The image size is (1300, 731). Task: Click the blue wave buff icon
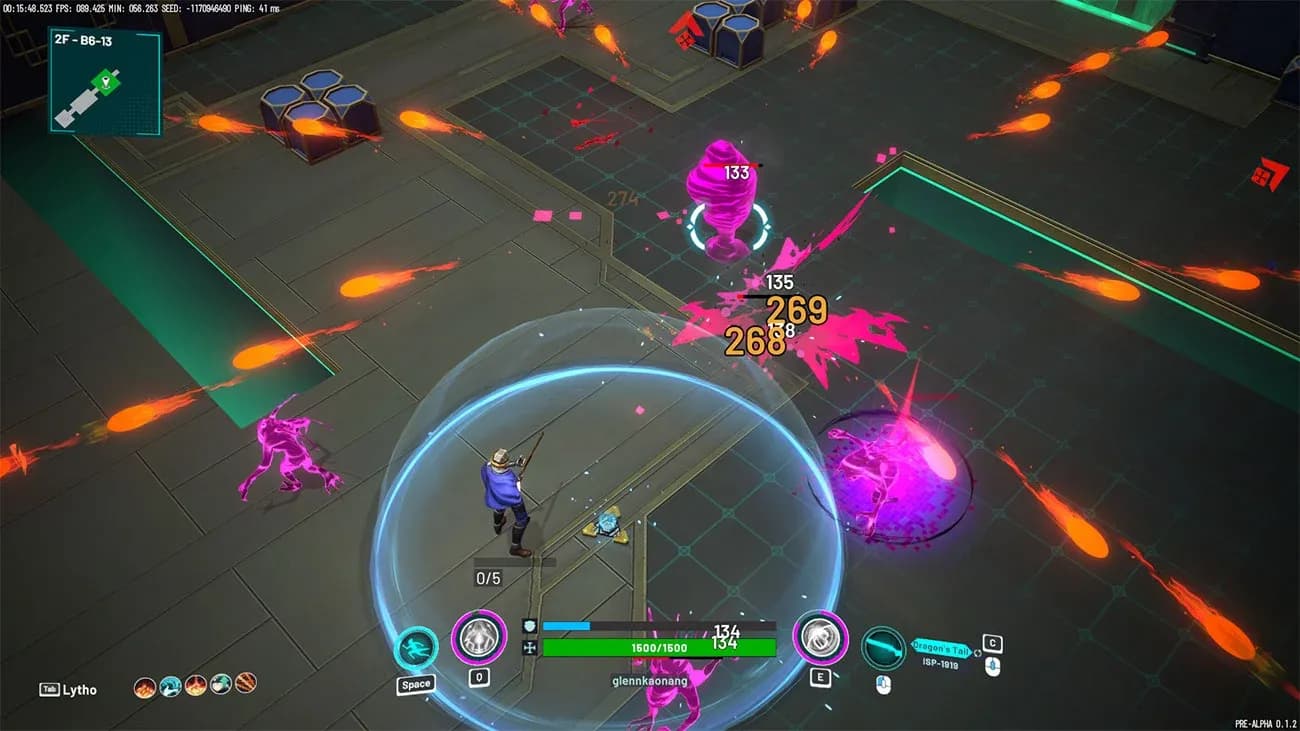170,685
